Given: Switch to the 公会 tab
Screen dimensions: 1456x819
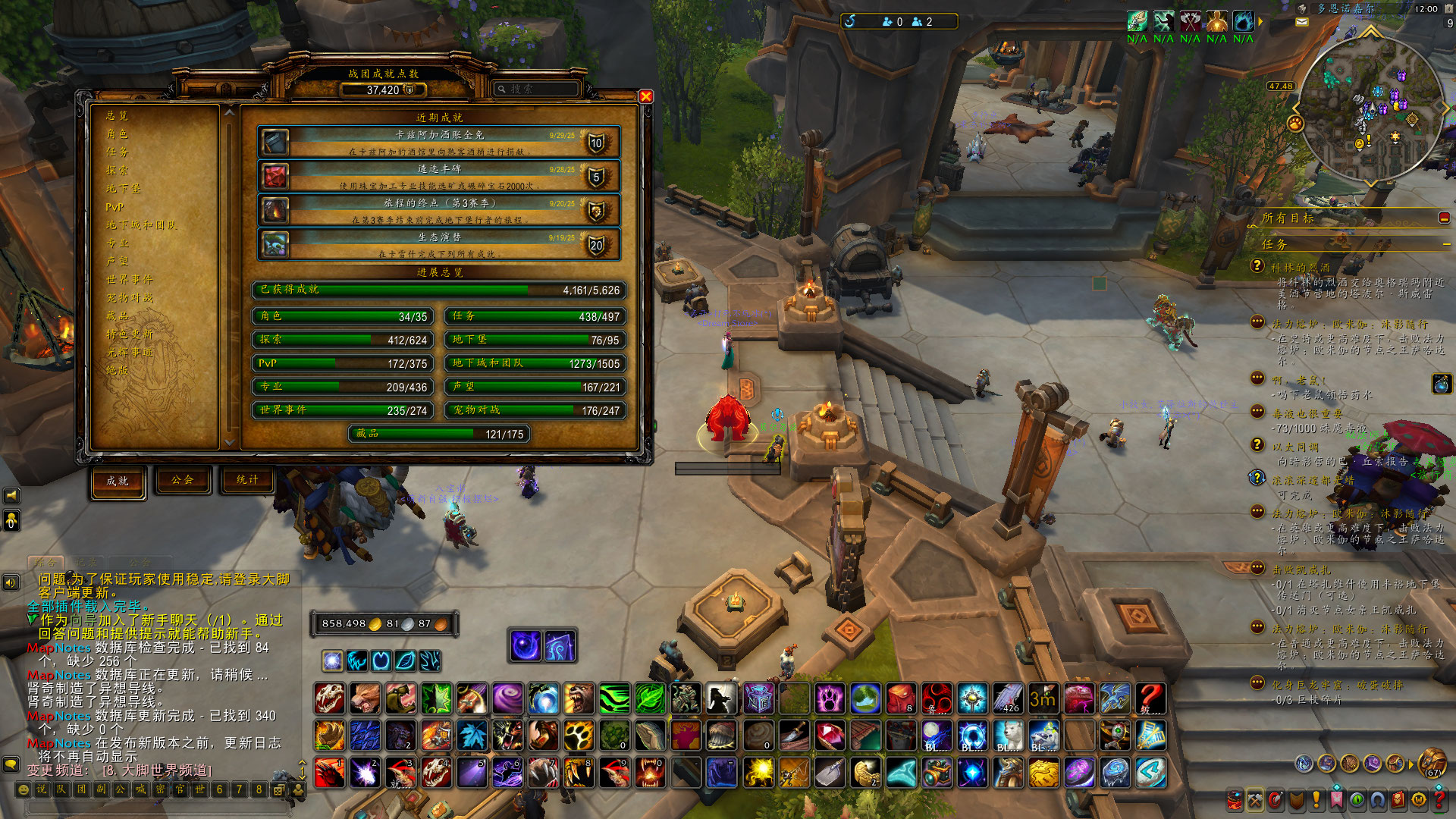Looking at the screenshot, I should [182, 480].
